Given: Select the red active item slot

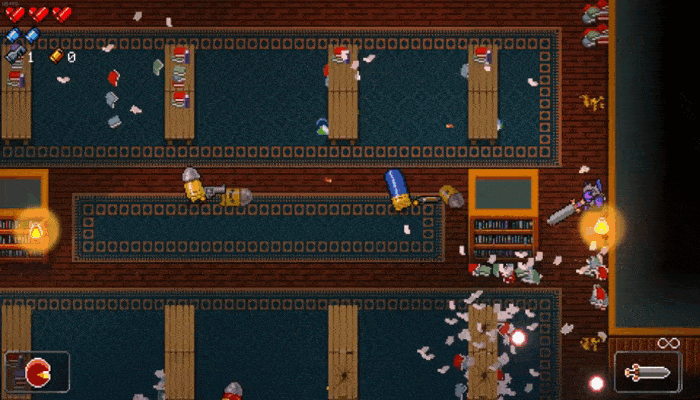Looking at the screenshot, I should tap(37, 370).
